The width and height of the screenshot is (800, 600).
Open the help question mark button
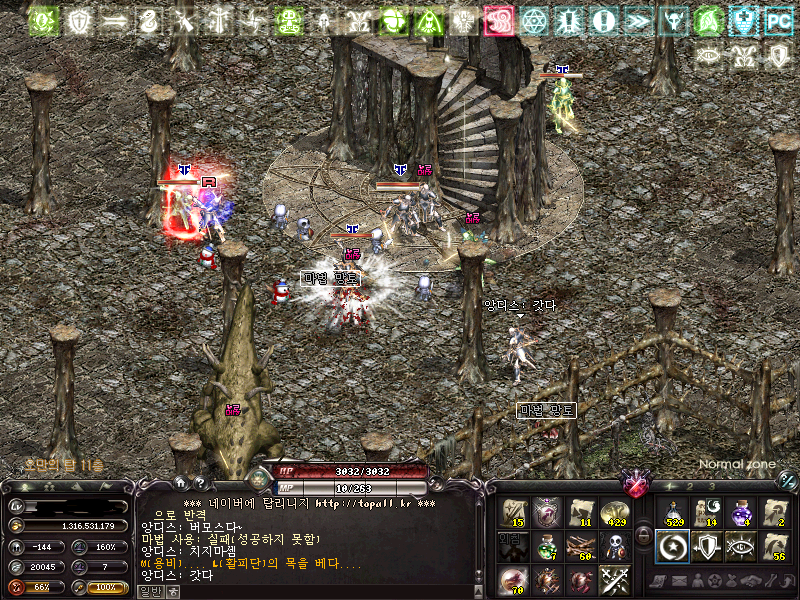[x=200, y=483]
